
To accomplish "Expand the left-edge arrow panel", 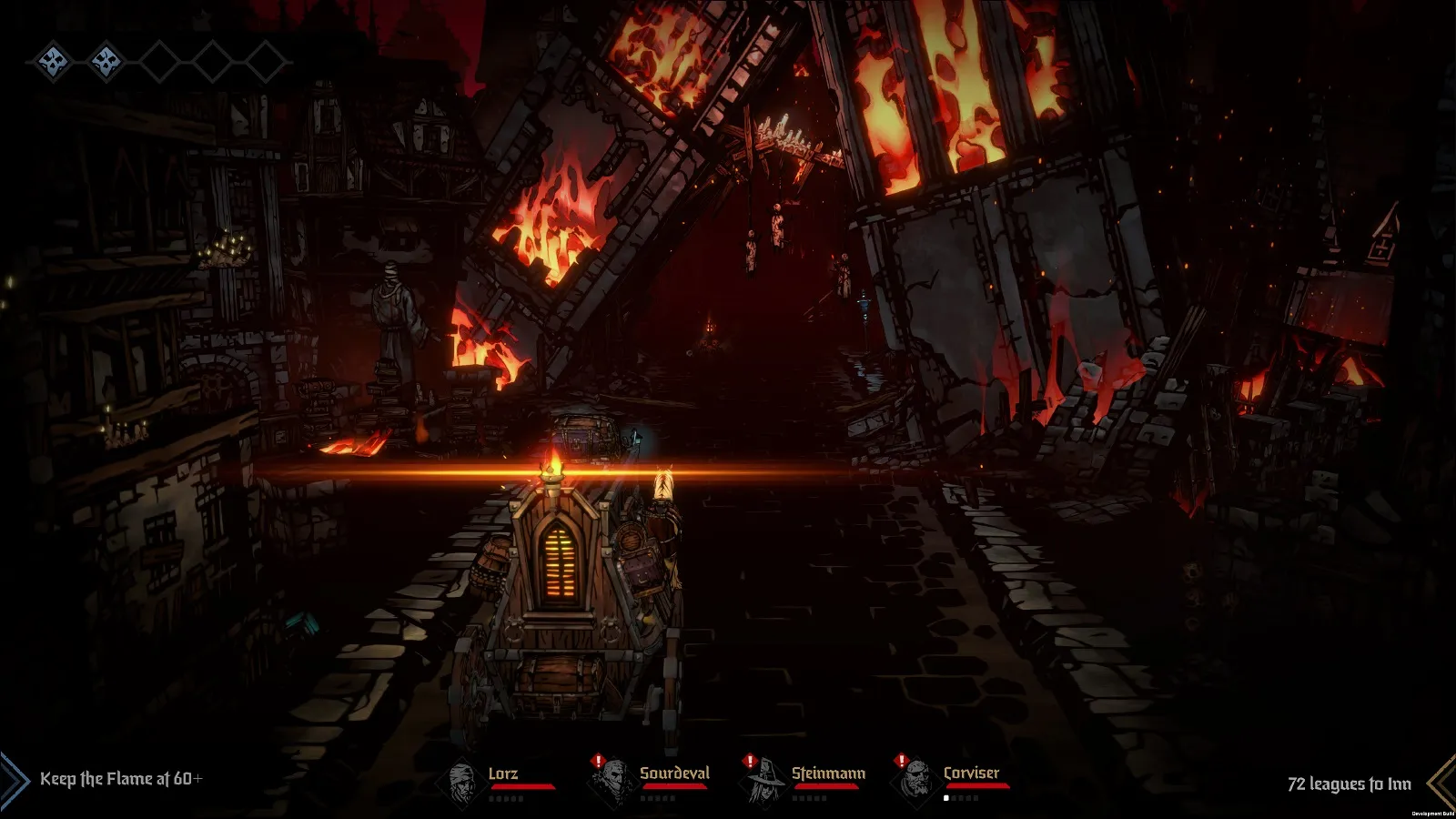I will [13, 781].
